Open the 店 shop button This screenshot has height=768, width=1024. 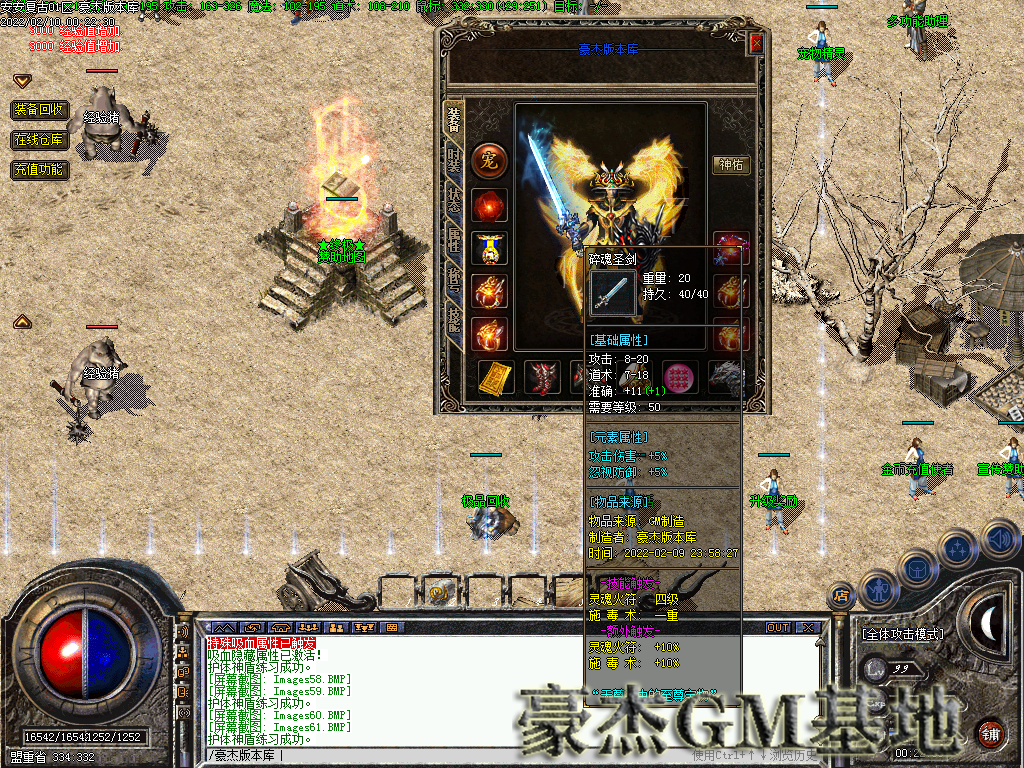coord(840,596)
